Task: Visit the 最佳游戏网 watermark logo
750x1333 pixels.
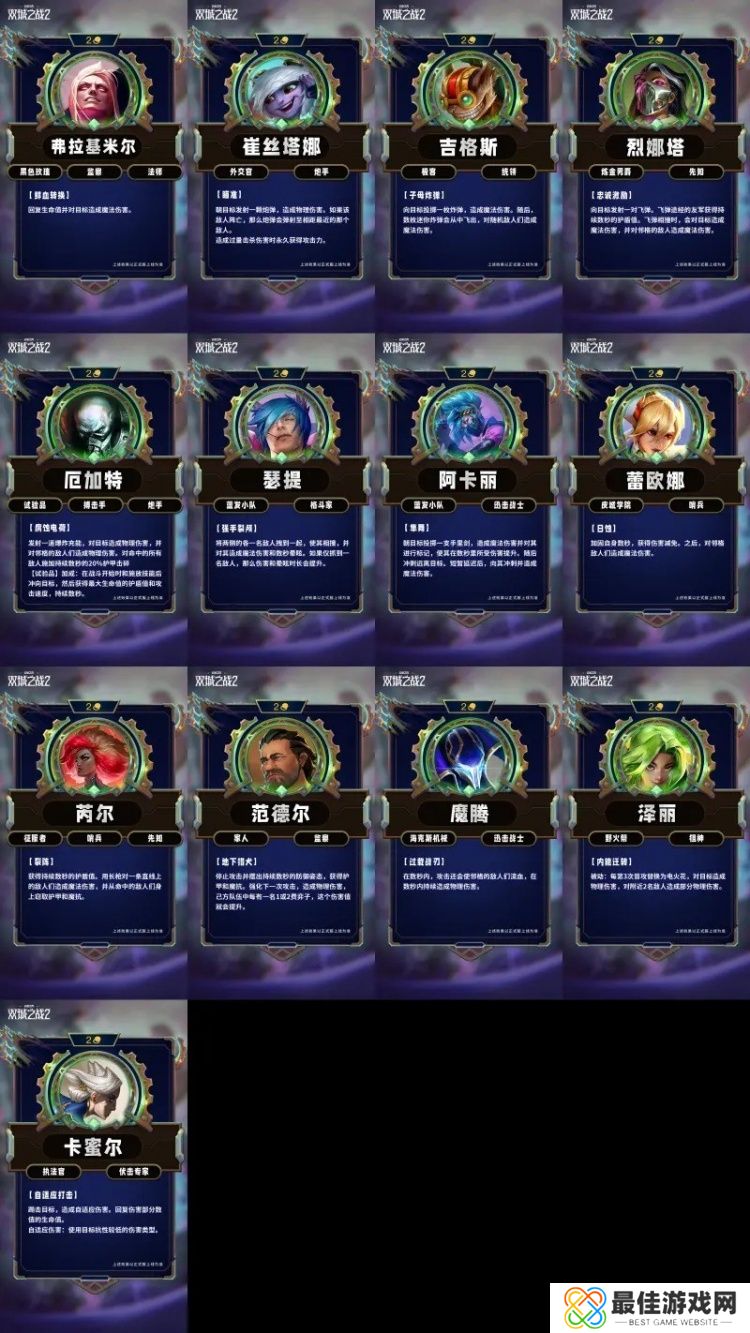Action: tap(650, 1307)
